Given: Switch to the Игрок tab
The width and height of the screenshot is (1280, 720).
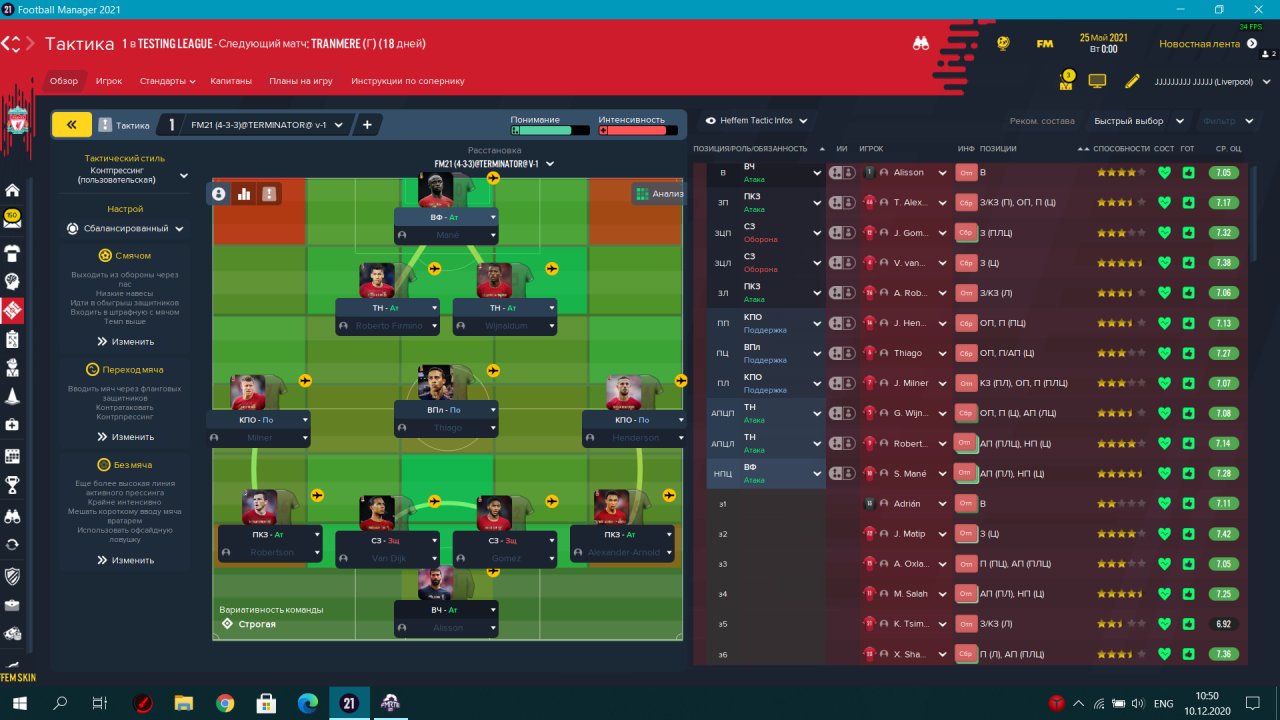Looking at the screenshot, I should pyautogui.click(x=109, y=81).
